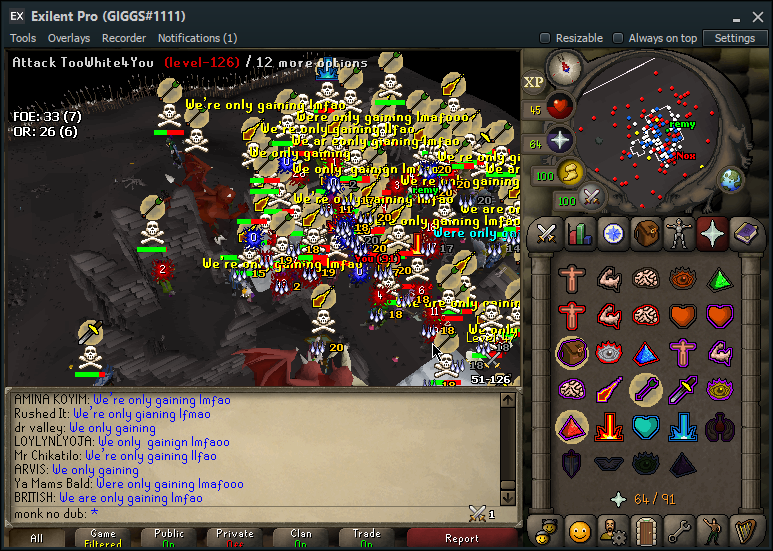
Task: Toggle the Always on top checkbox
Action: (619, 38)
